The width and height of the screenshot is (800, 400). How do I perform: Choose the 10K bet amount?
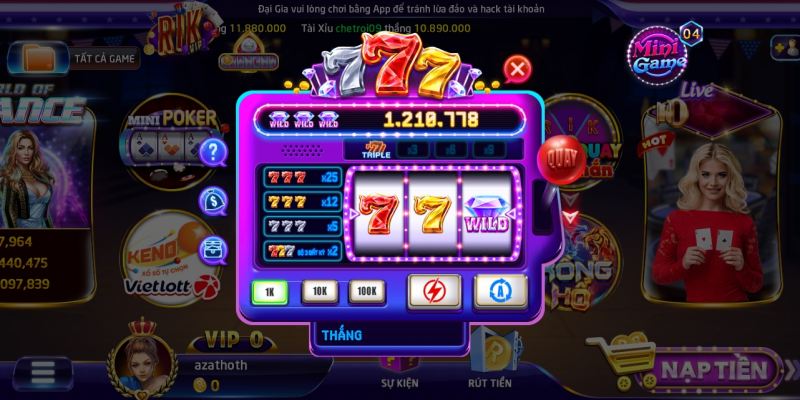pos(319,291)
